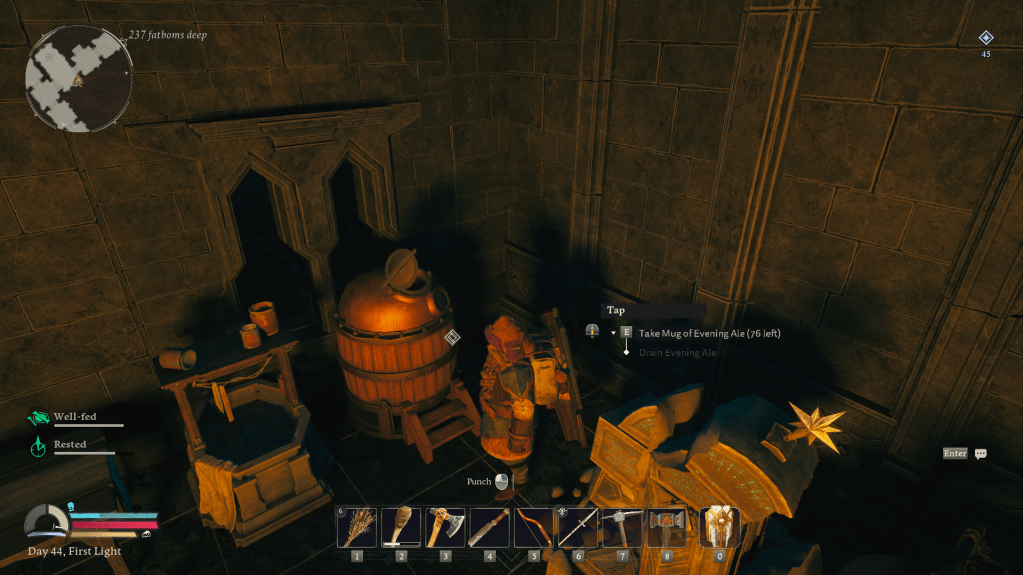
Task: Click the Rested status icon
Action: point(38,446)
